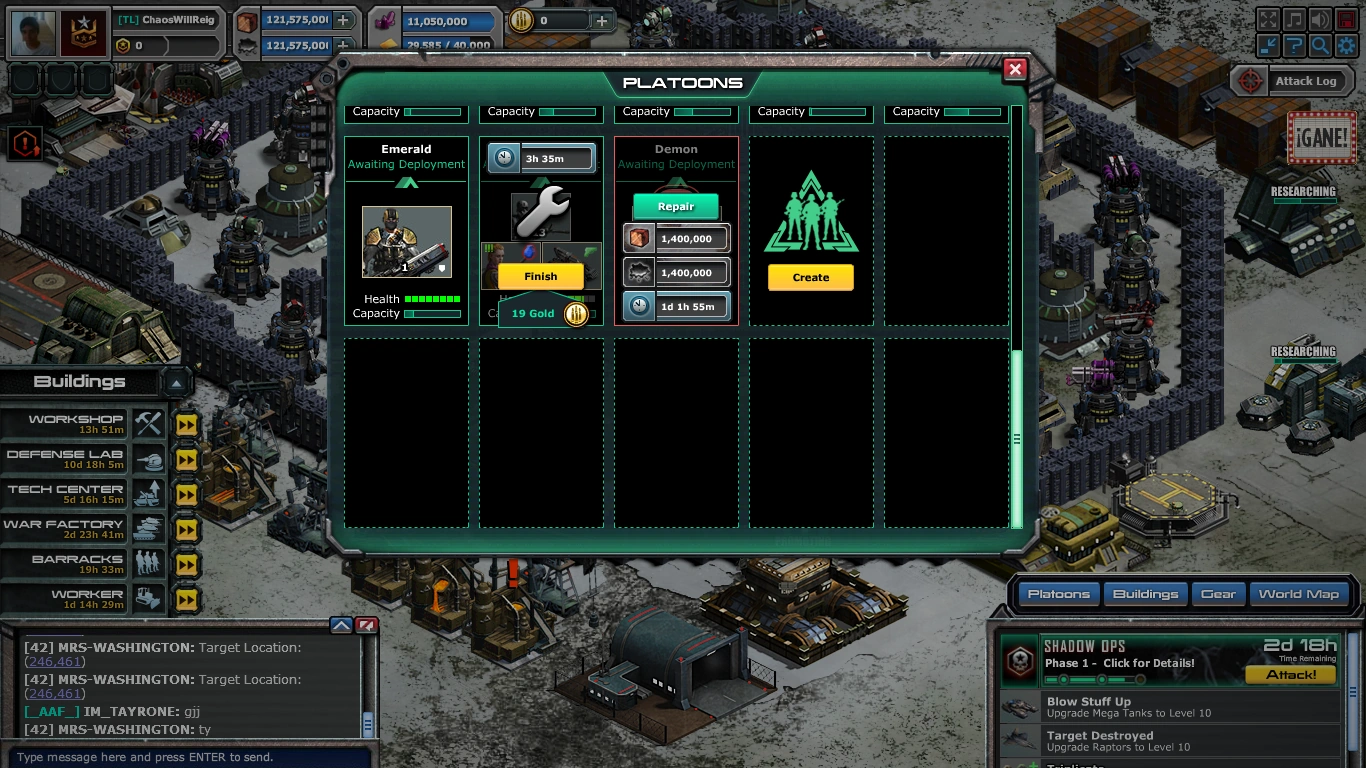Click the Shadow Ops skull icon

point(1020,660)
